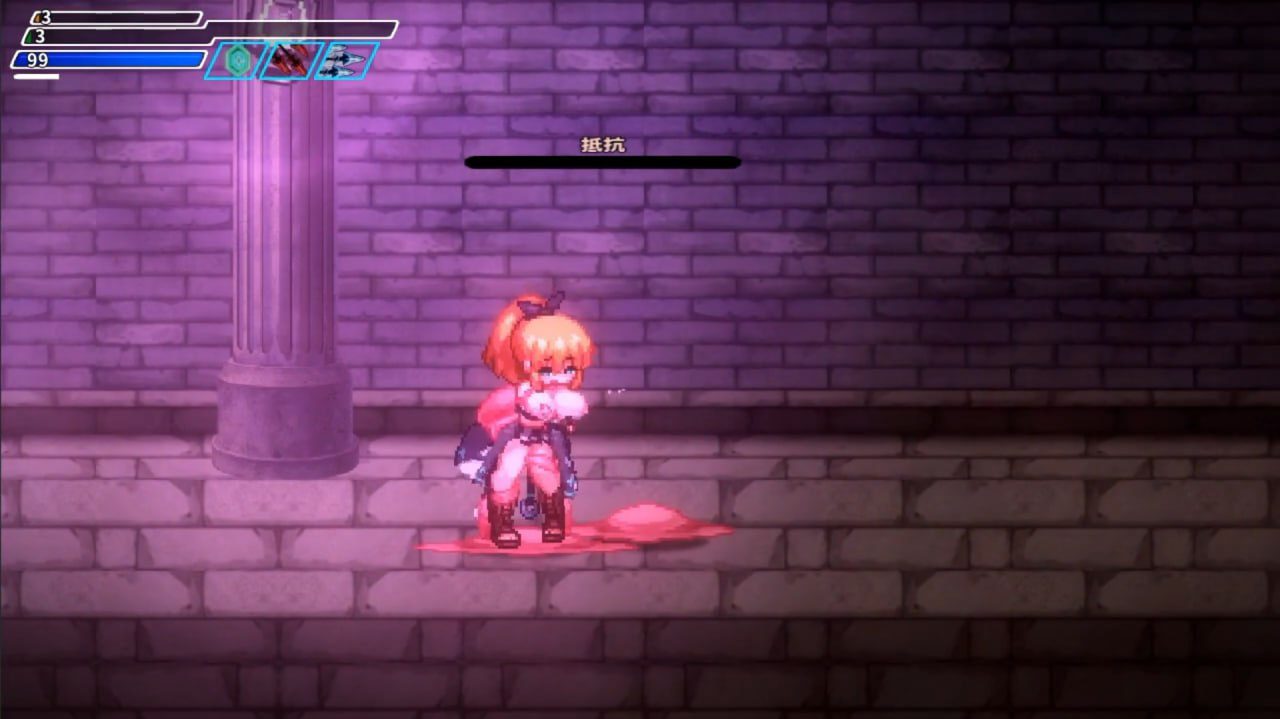1280x719 pixels.
Task: Choose the blue-white arrows skill slot
Action: (x=347, y=61)
